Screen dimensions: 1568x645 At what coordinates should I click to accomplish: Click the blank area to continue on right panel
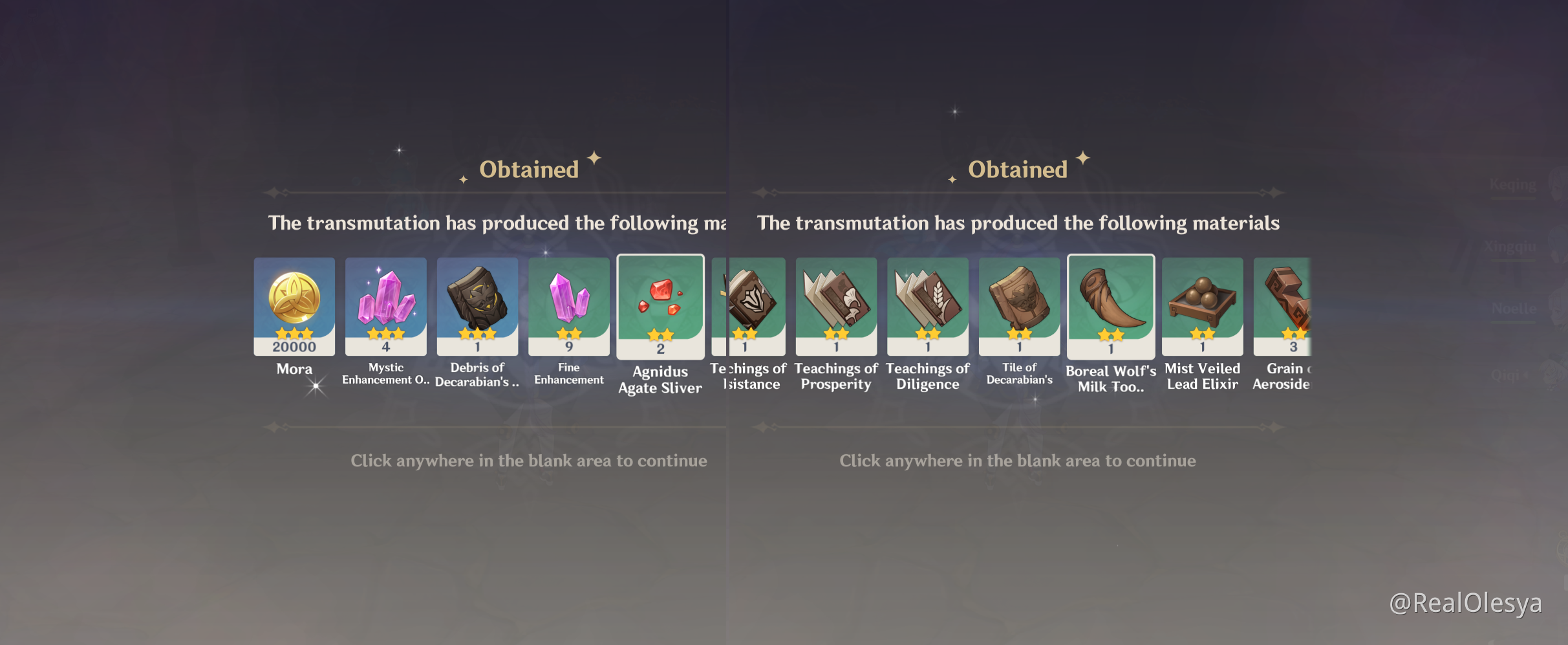click(1017, 461)
